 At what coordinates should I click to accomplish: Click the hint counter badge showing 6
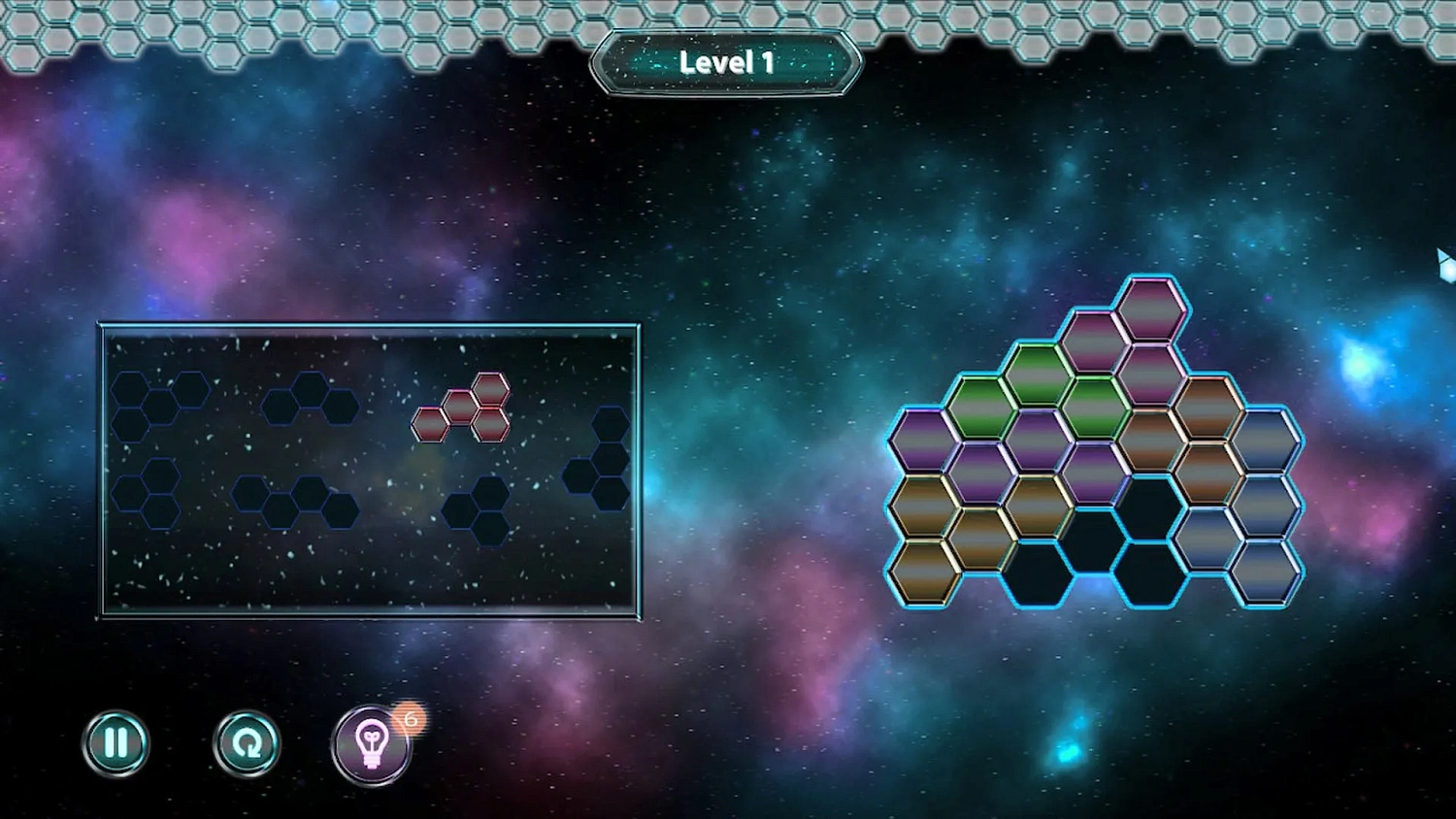tap(409, 718)
